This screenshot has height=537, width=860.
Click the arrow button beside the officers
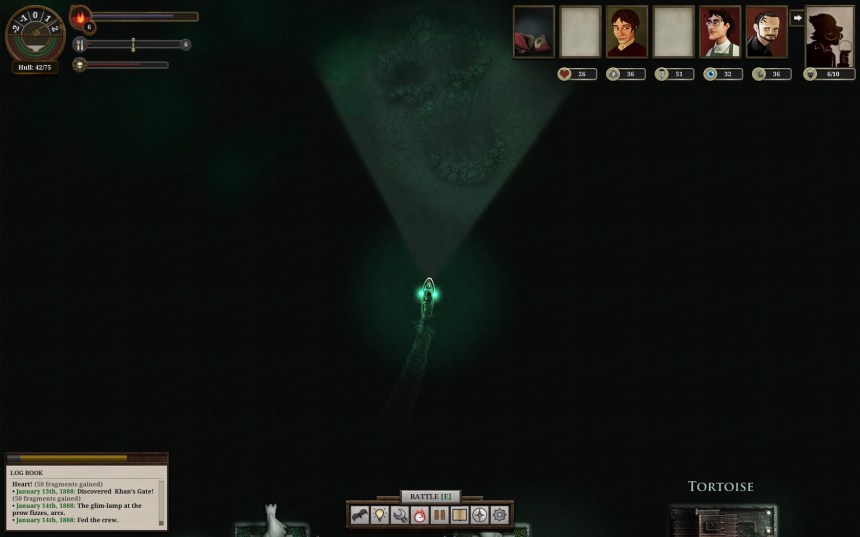pyautogui.click(x=797, y=18)
